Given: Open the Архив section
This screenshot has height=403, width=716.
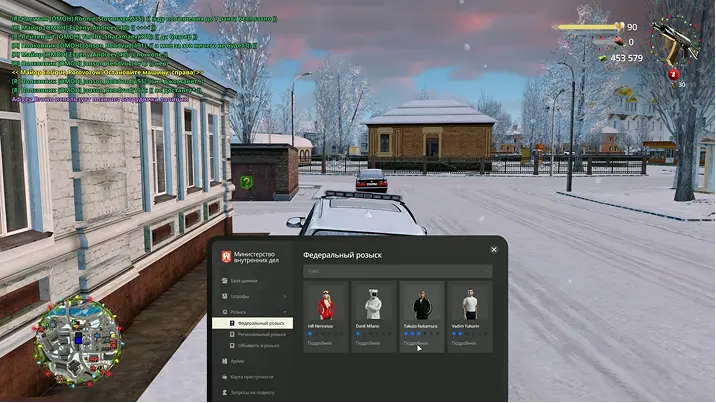Looking at the screenshot, I should [x=237, y=361].
